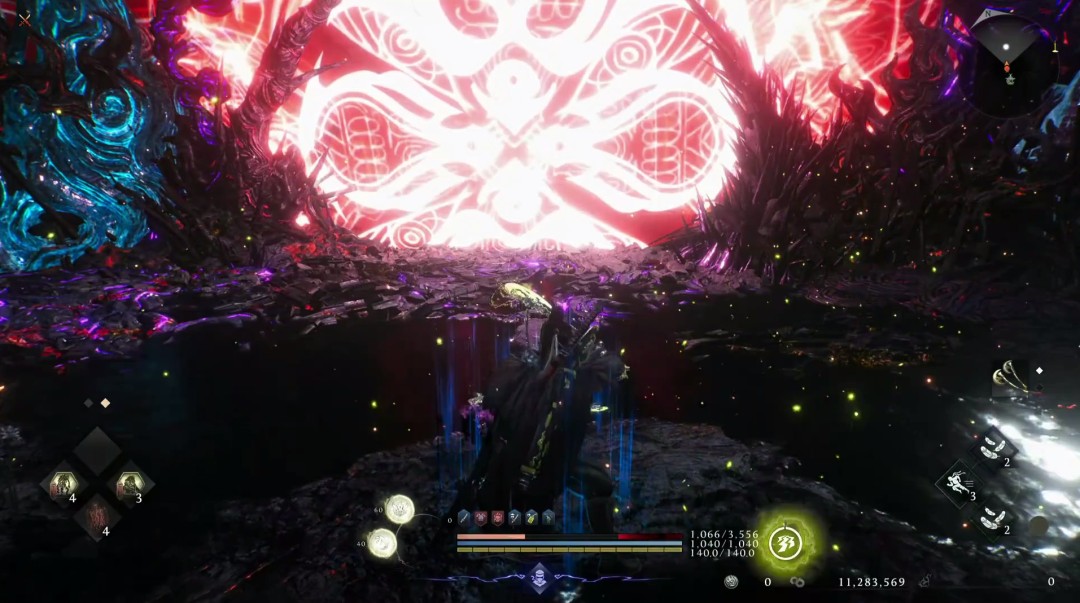This screenshot has width=1080, height=603.
Task: Open the circular minimap
Action: [x=1010, y=62]
